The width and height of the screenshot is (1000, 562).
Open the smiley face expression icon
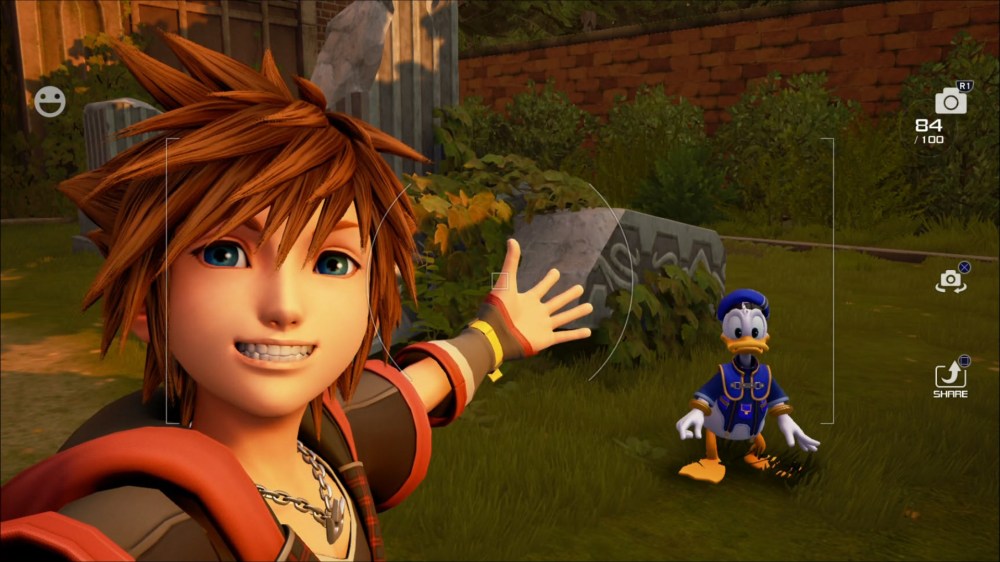click(49, 101)
